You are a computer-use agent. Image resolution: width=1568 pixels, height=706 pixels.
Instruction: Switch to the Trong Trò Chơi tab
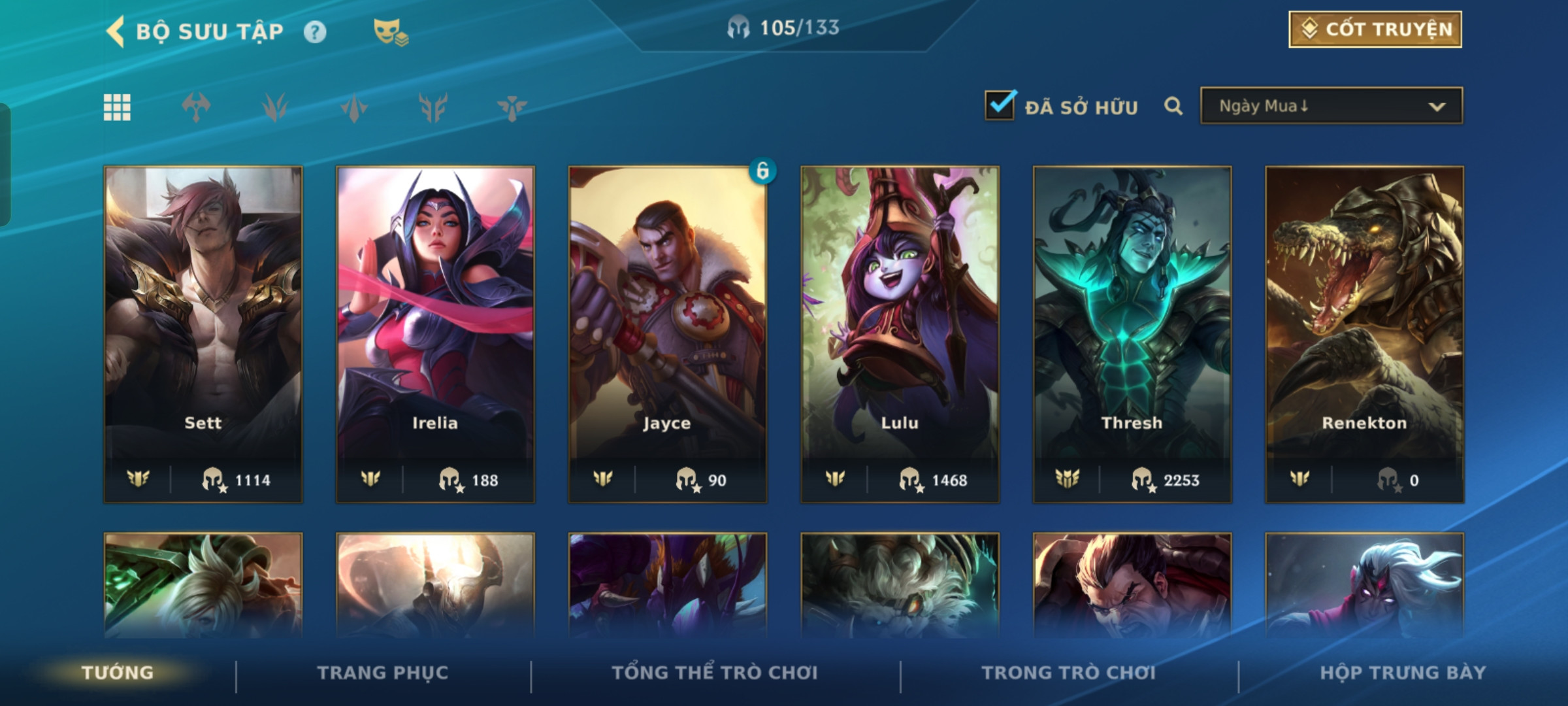coord(1068,673)
